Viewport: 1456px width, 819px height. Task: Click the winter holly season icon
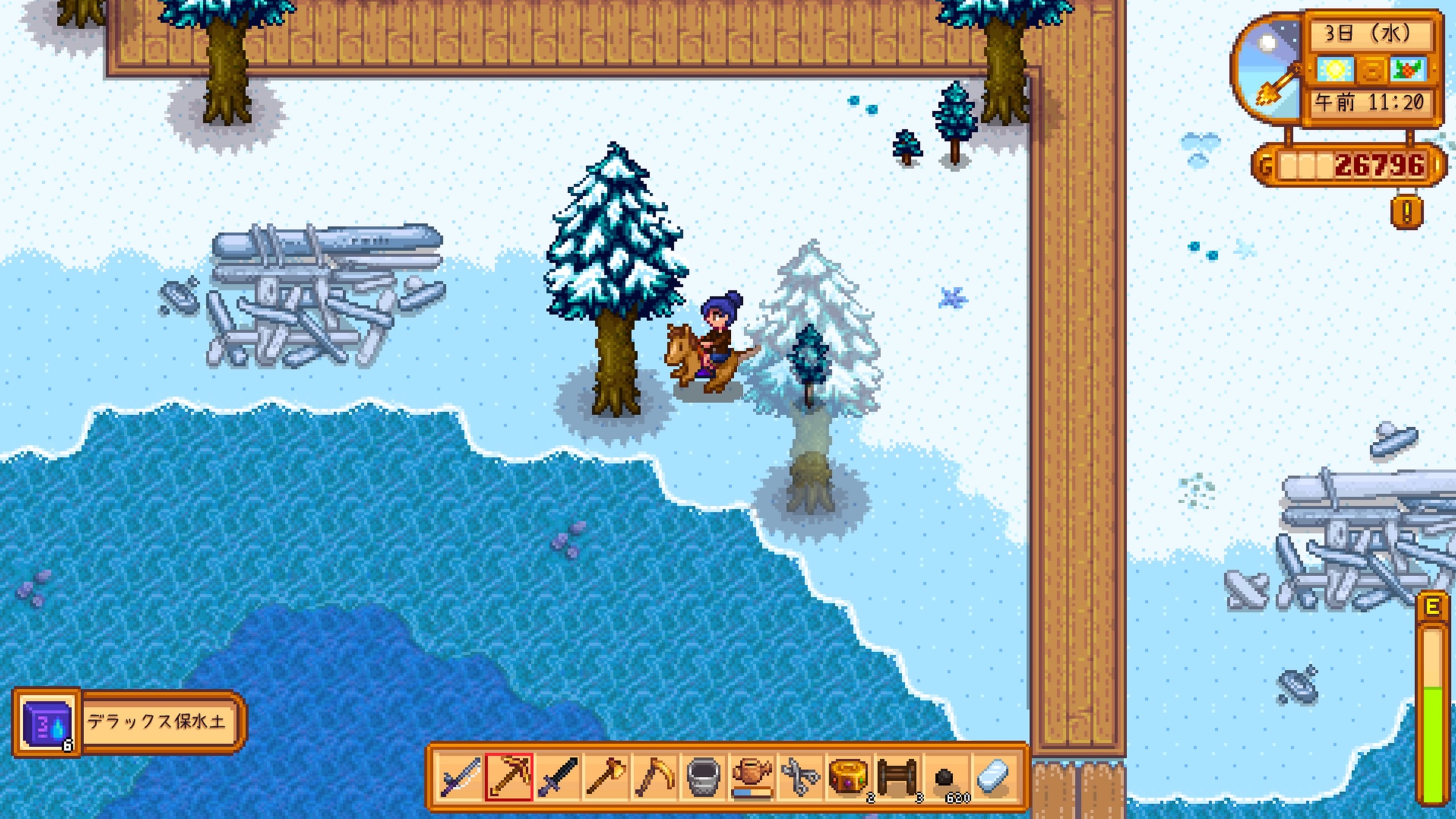coord(1408,70)
